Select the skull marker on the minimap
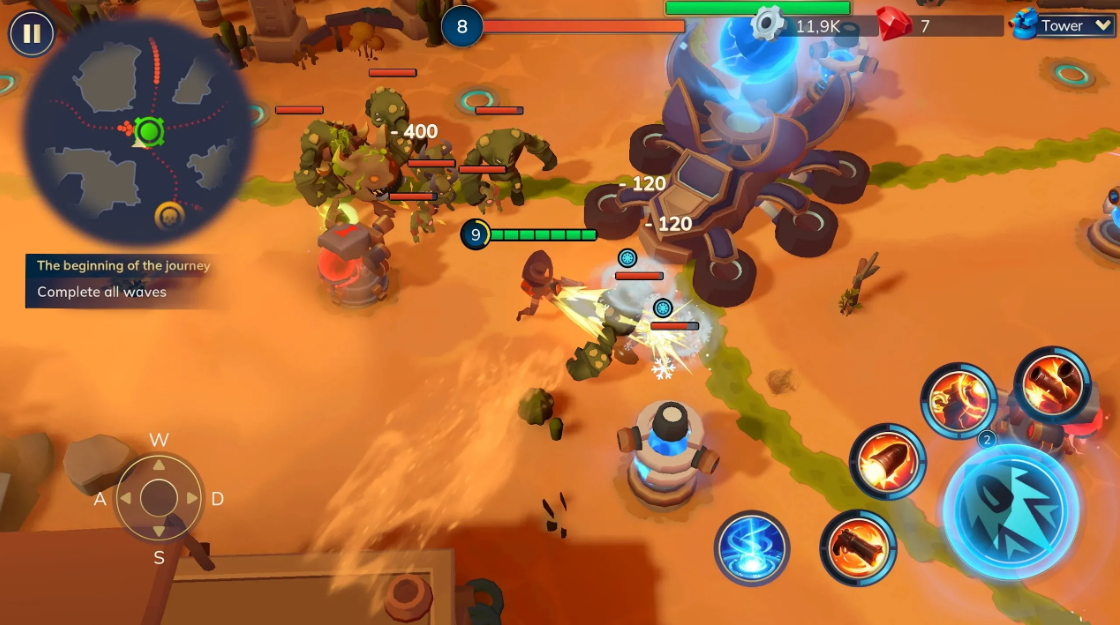This screenshot has width=1120, height=625. tap(169, 215)
